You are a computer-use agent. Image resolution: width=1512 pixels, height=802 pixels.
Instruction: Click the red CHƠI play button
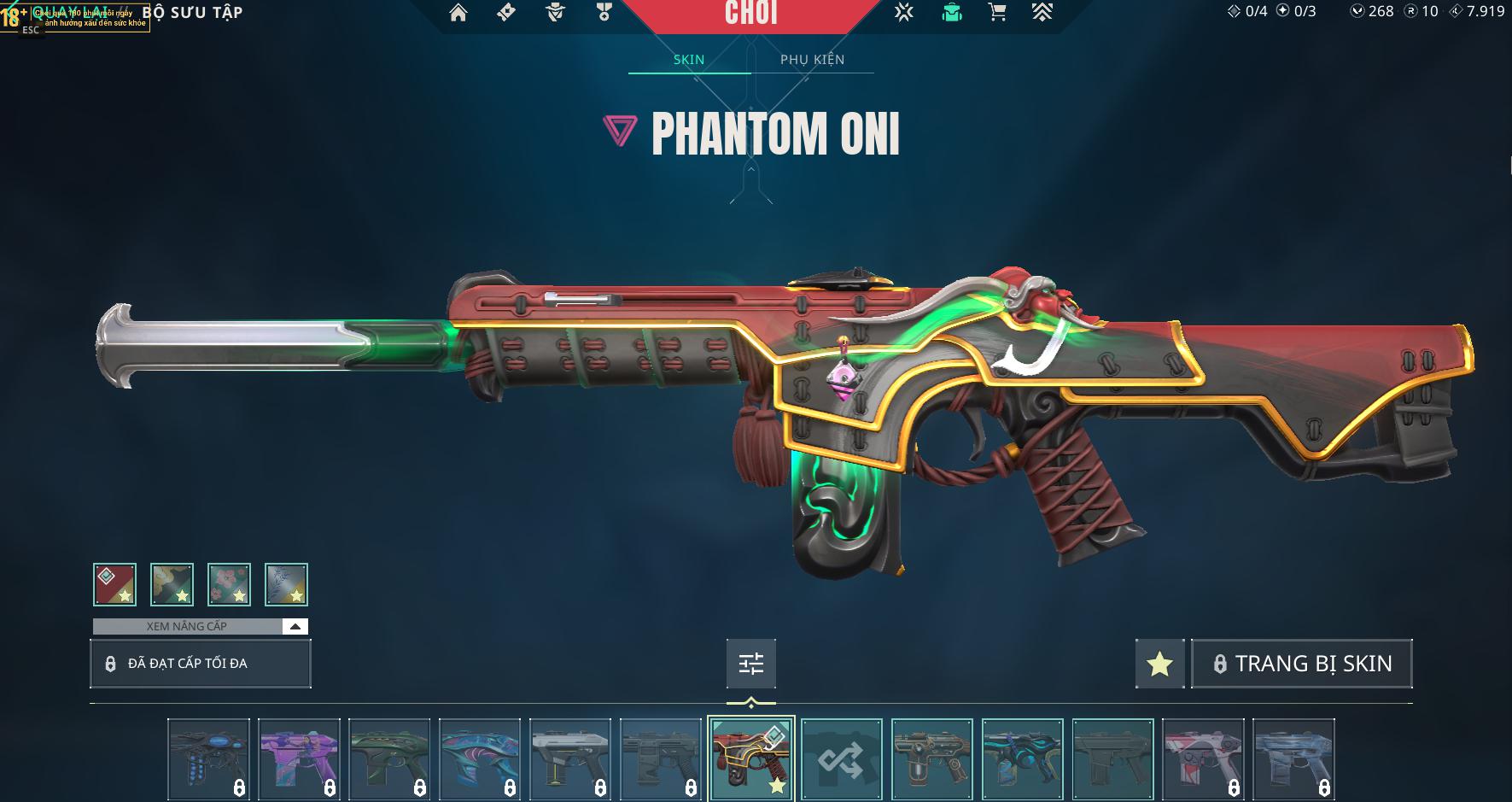point(750,15)
